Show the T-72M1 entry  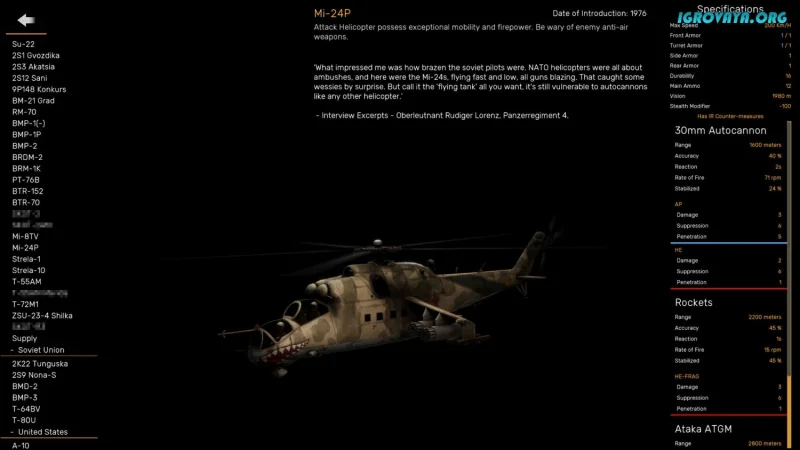pos(25,304)
